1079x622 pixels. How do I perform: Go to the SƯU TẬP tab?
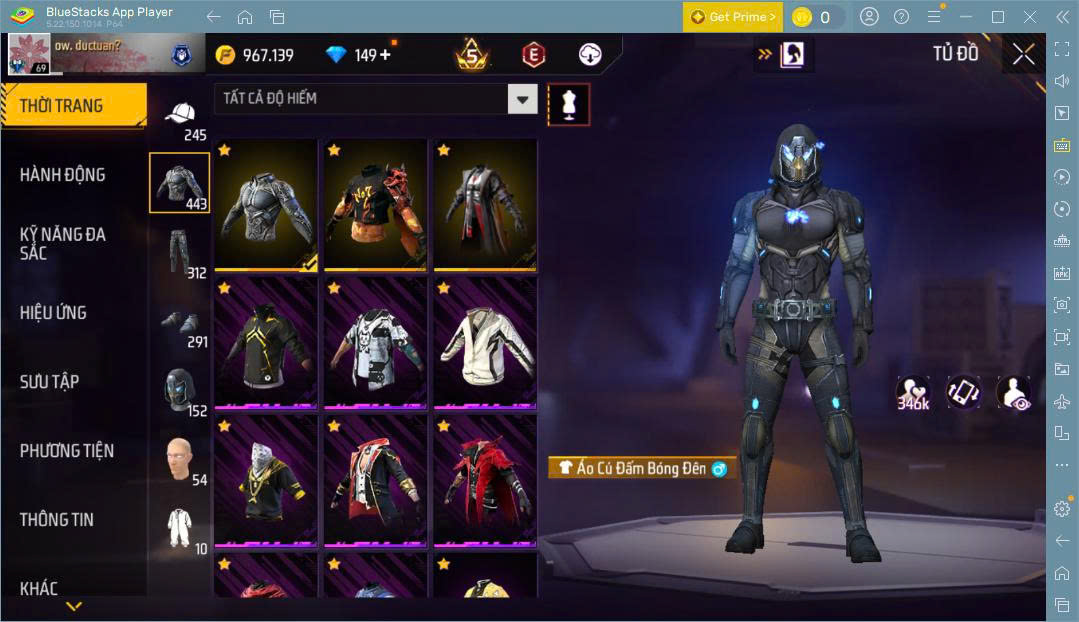(49, 381)
